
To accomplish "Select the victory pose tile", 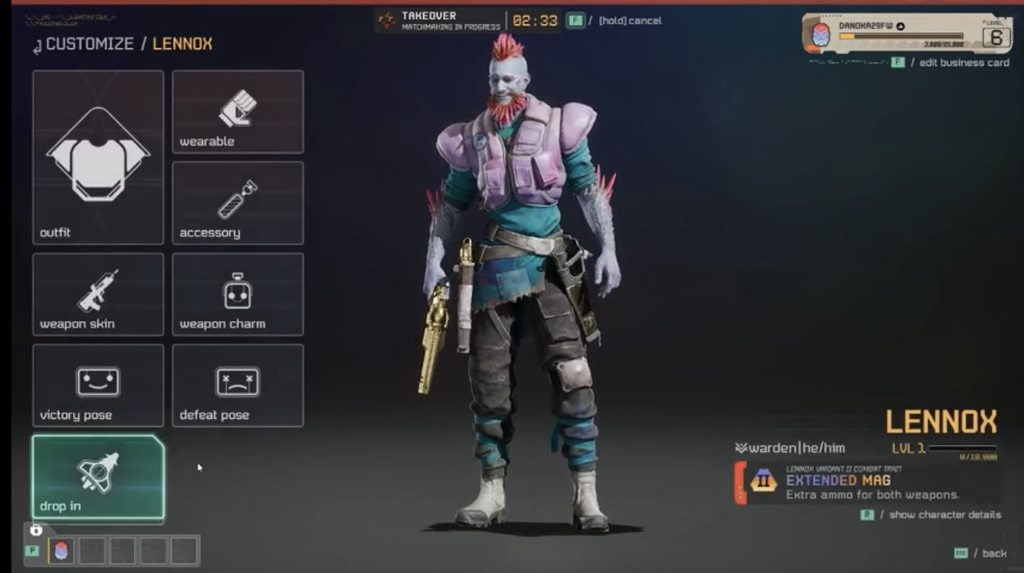I will (x=98, y=385).
